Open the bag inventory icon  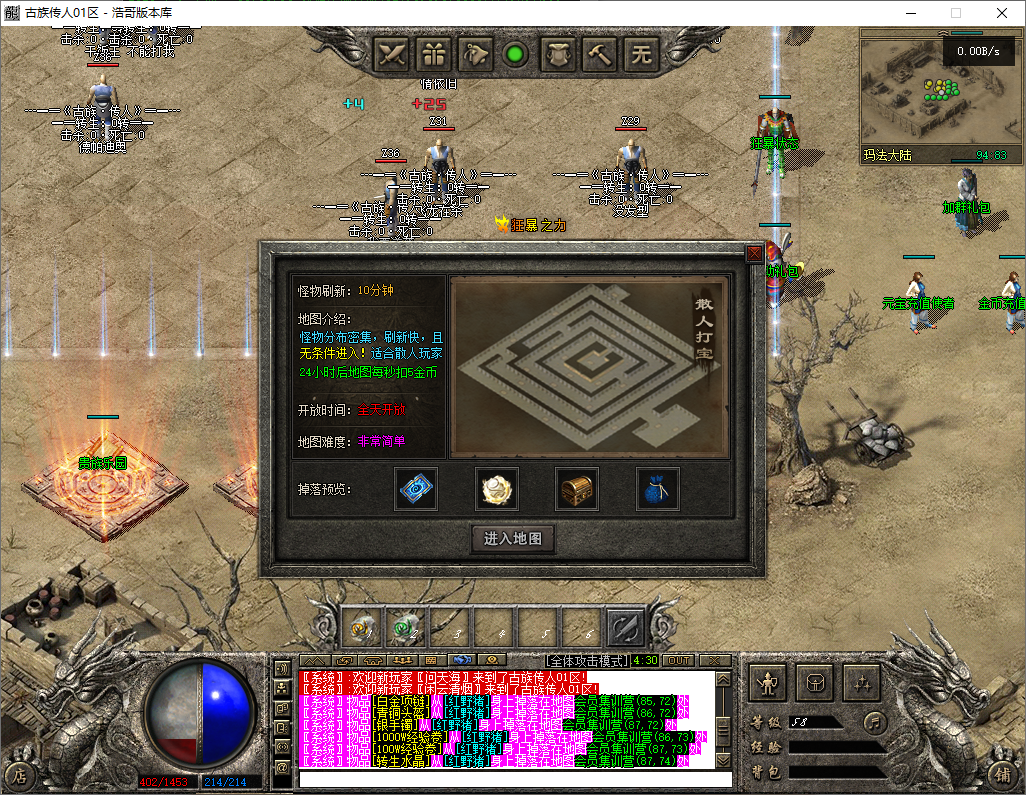(x=815, y=684)
